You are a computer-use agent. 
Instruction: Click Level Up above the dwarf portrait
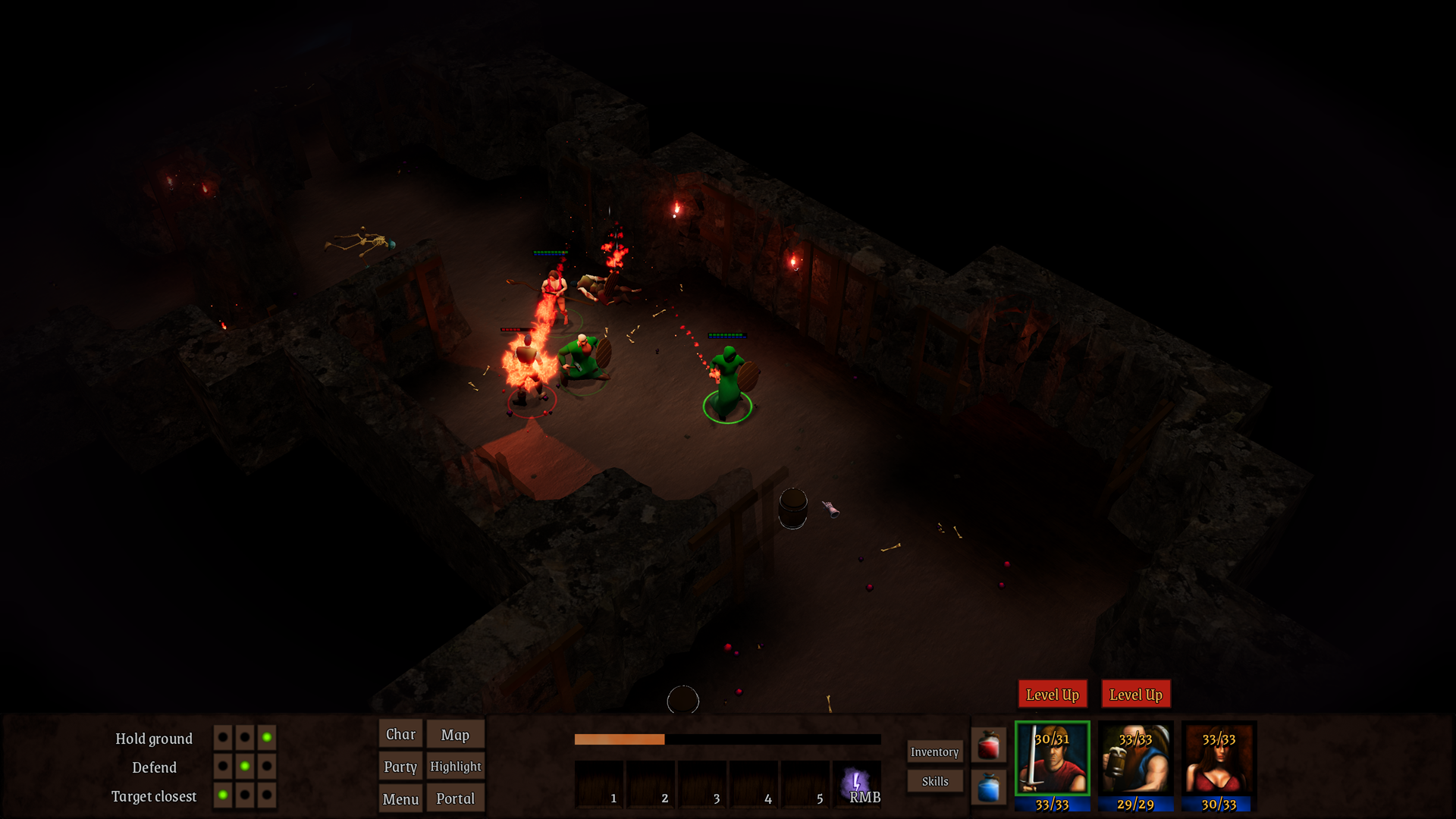pos(1135,695)
